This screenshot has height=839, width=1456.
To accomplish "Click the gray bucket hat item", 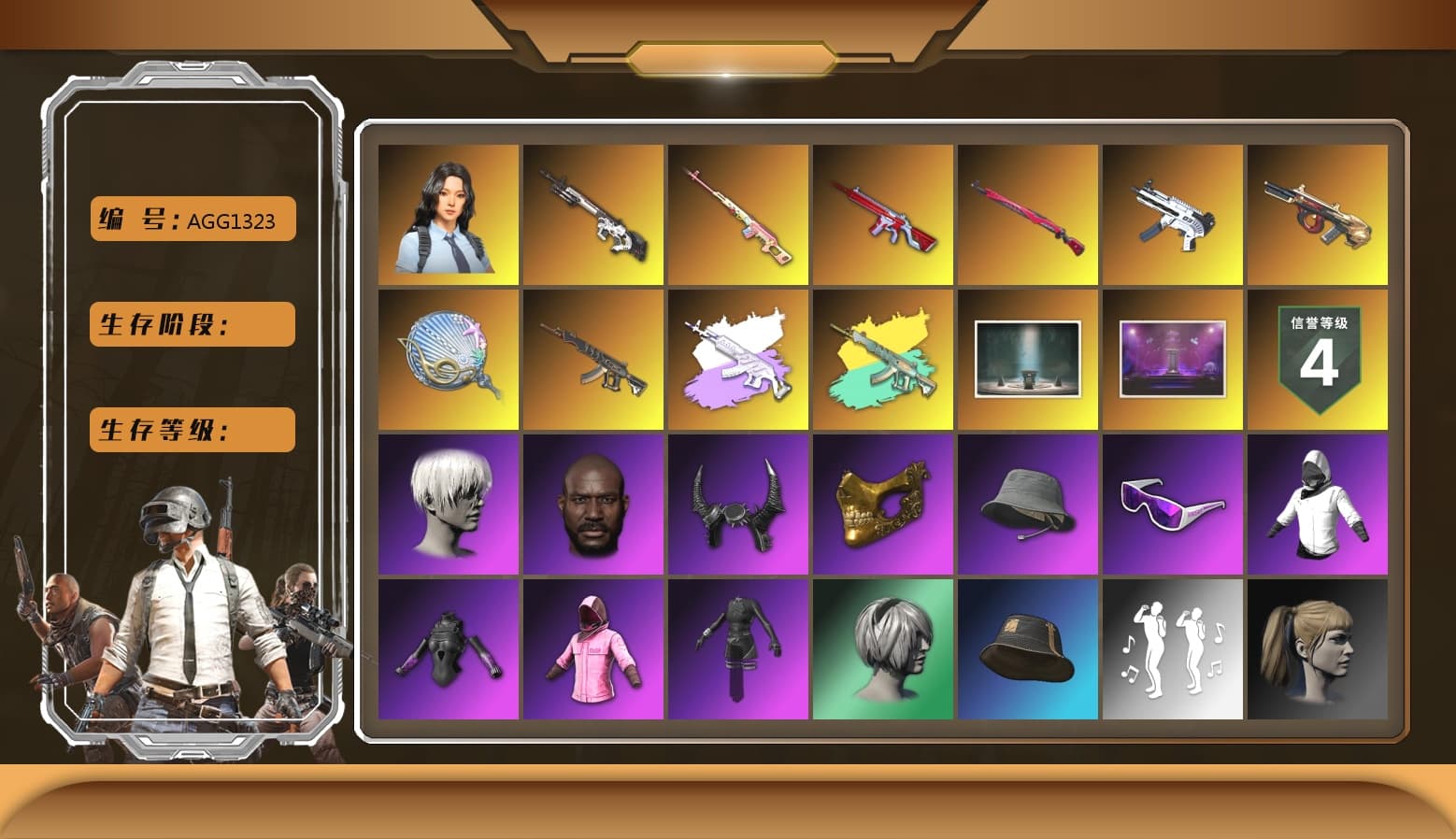I will [x=1028, y=505].
